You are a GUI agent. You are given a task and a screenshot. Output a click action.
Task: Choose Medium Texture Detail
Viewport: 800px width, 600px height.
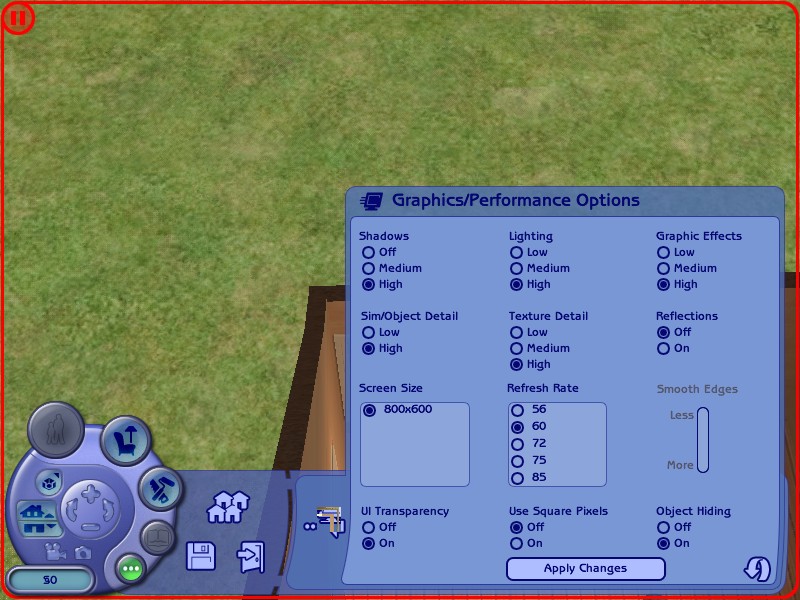[517, 349]
